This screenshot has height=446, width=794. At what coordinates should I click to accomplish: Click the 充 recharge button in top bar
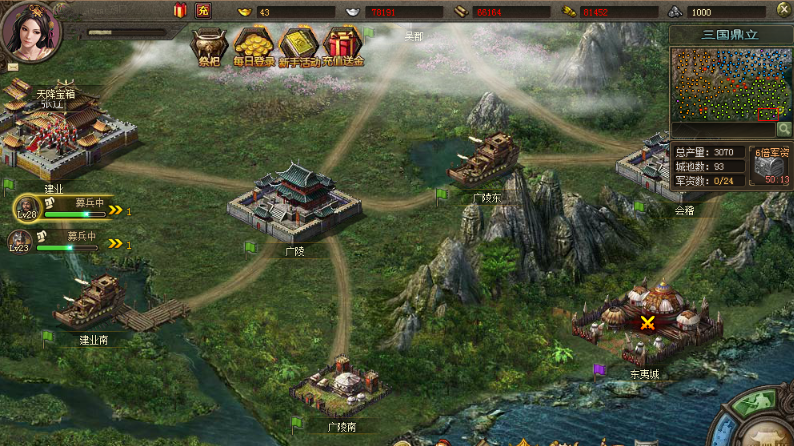click(x=203, y=11)
